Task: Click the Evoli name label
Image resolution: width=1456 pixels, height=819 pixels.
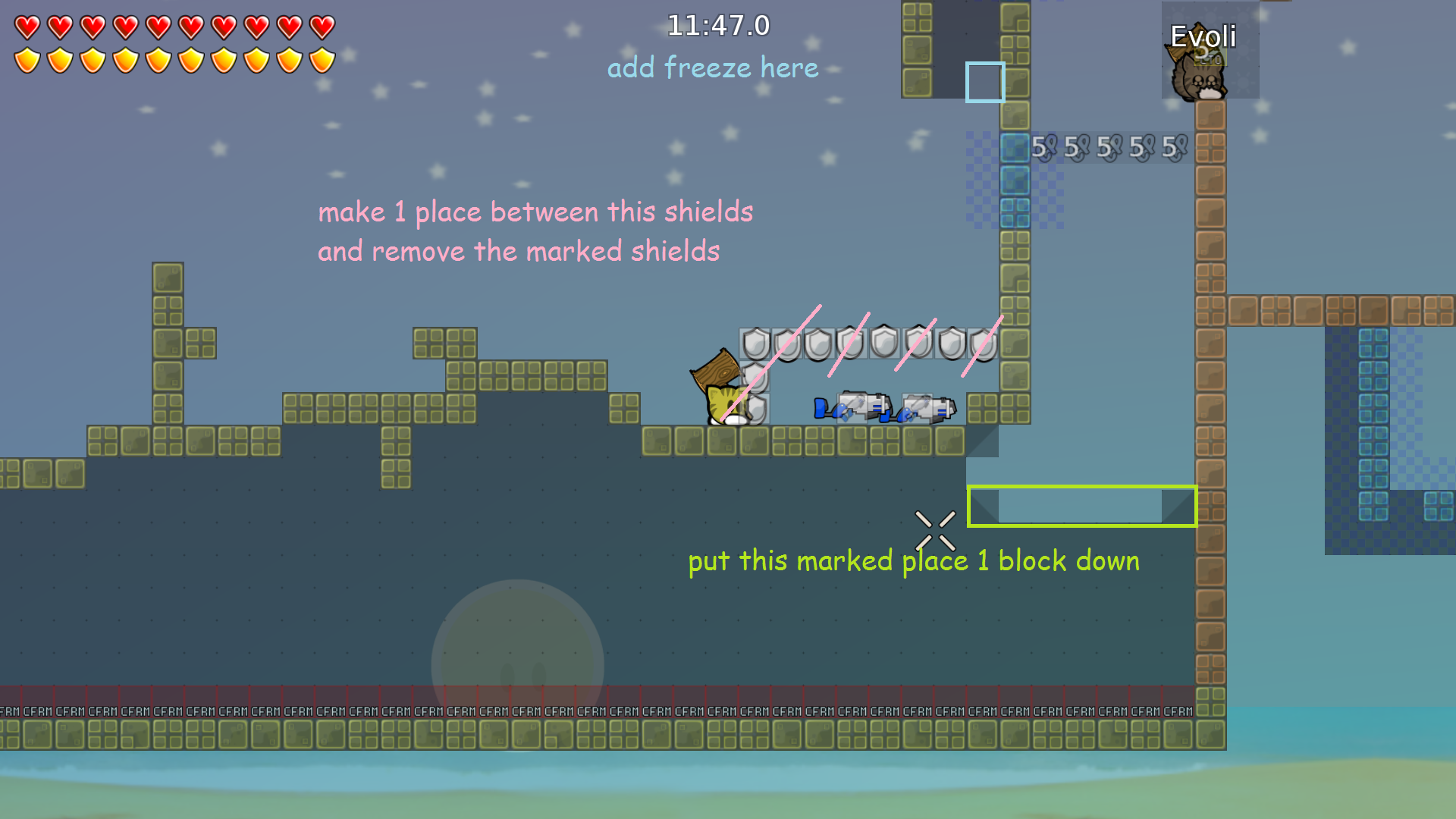Action: pyautogui.click(x=1204, y=36)
